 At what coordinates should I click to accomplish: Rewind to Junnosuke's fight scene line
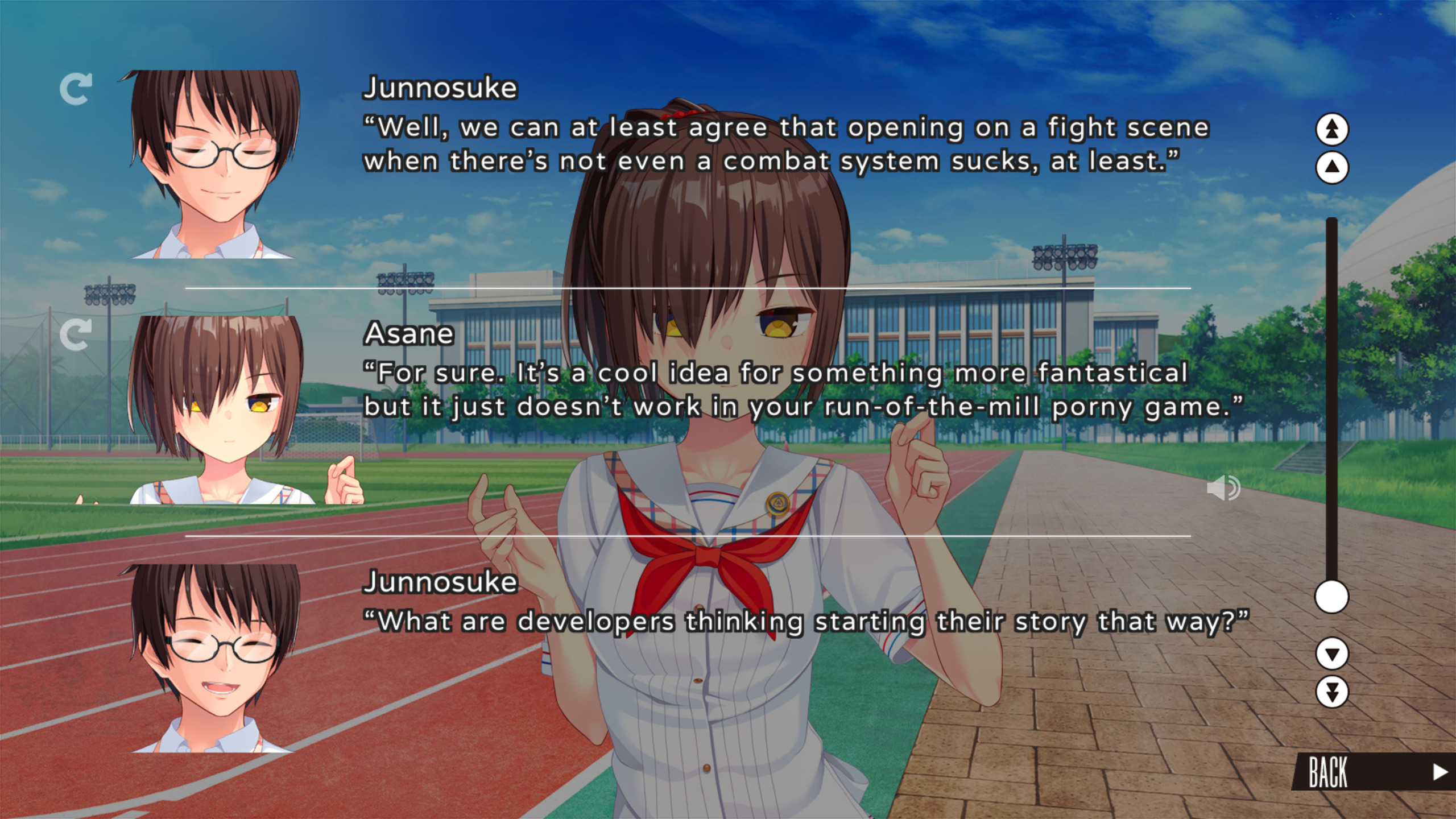coord(76,89)
